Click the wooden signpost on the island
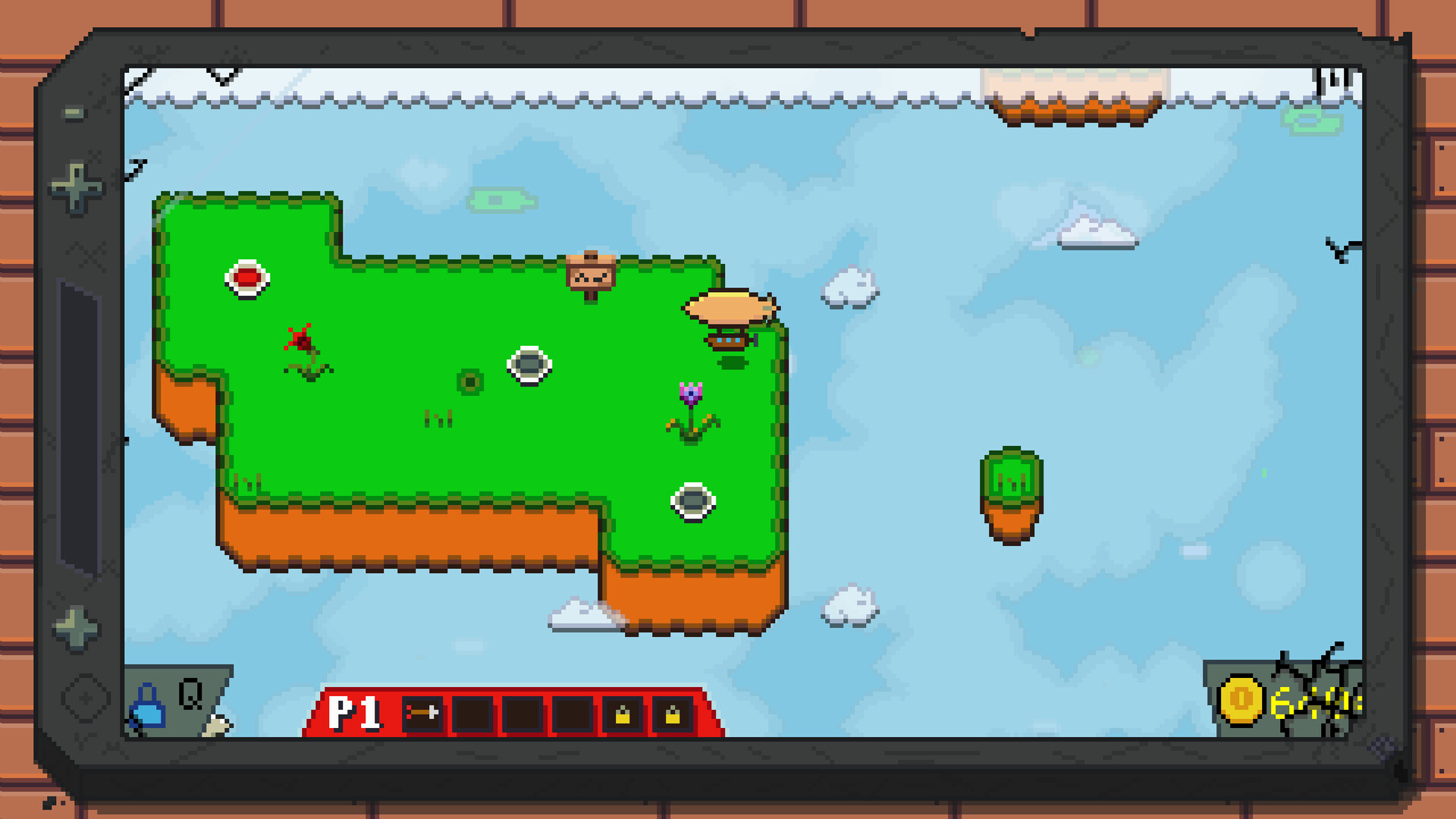The width and height of the screenshot is (1456, 819). coord(590,275)
